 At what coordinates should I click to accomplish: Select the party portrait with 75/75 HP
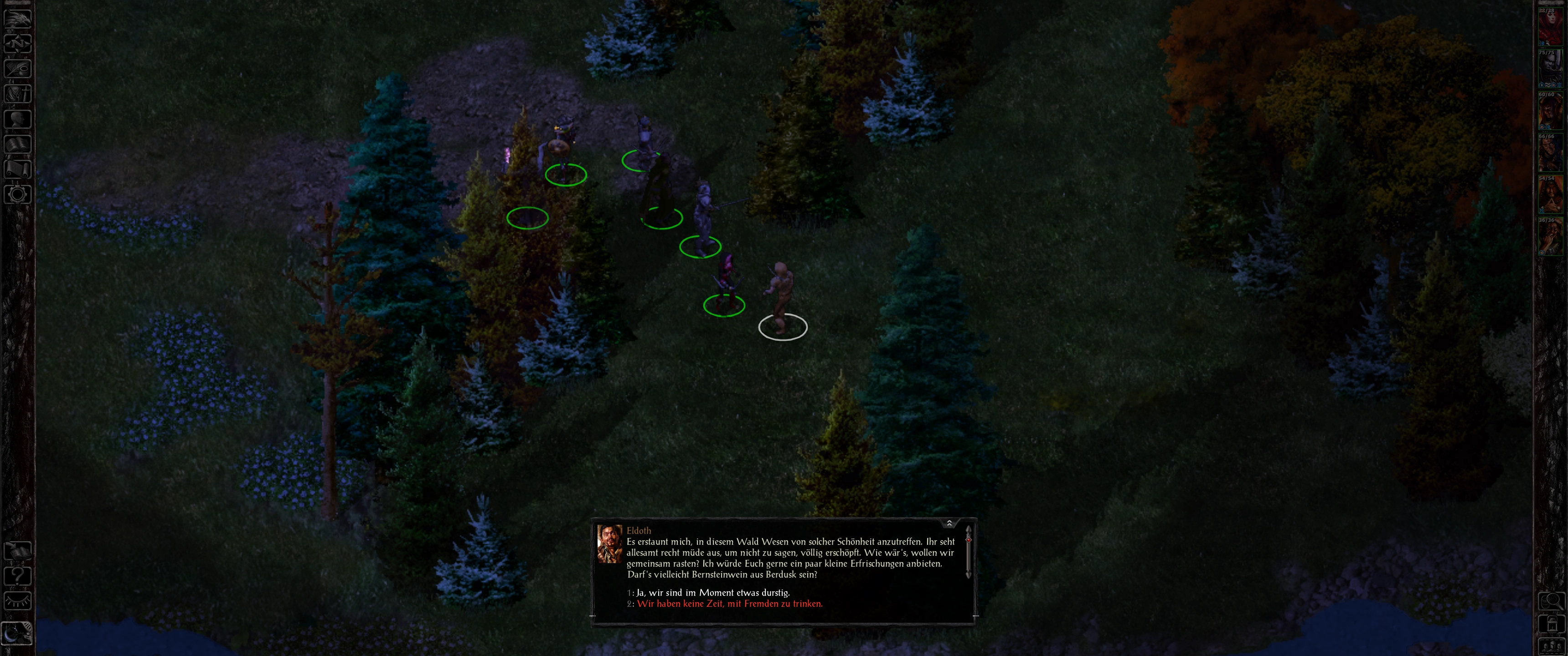point(1550,69)
